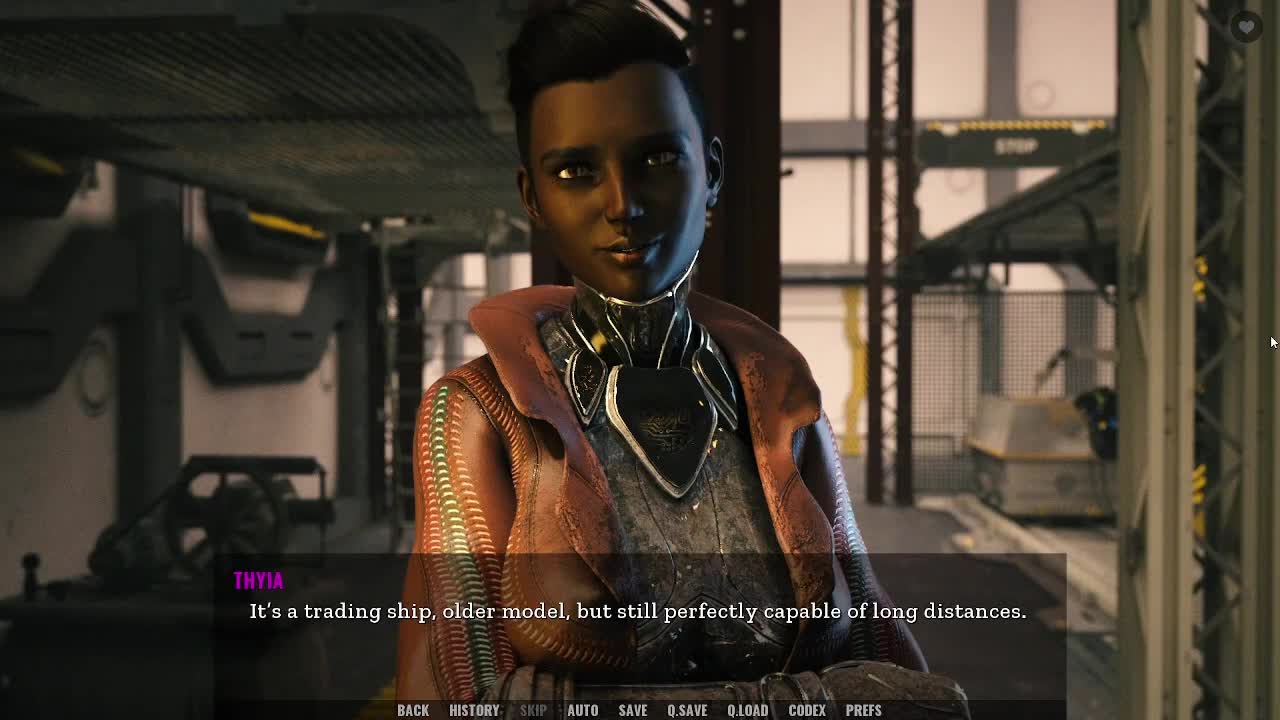Go back one dialogue line

point(413,710)
